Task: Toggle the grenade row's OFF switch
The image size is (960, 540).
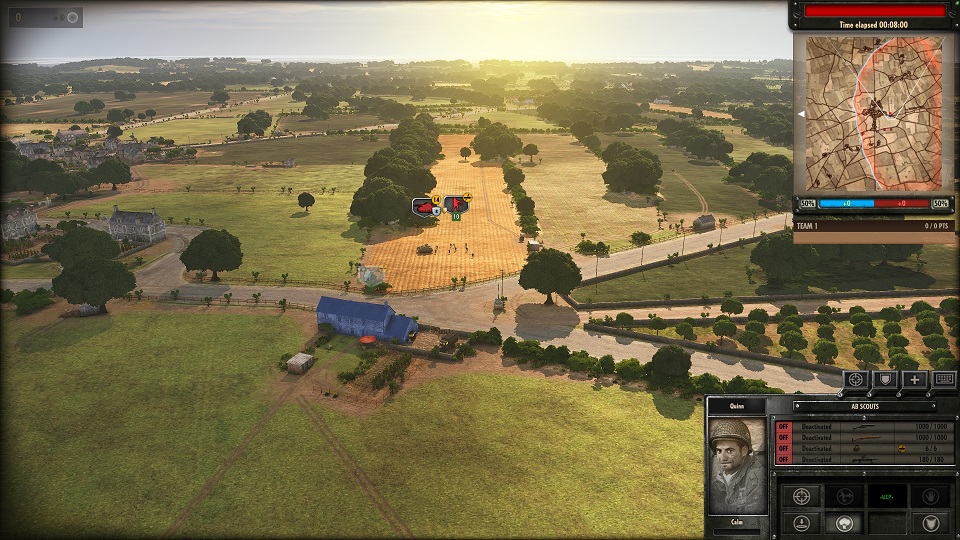Action: [784, 449]
